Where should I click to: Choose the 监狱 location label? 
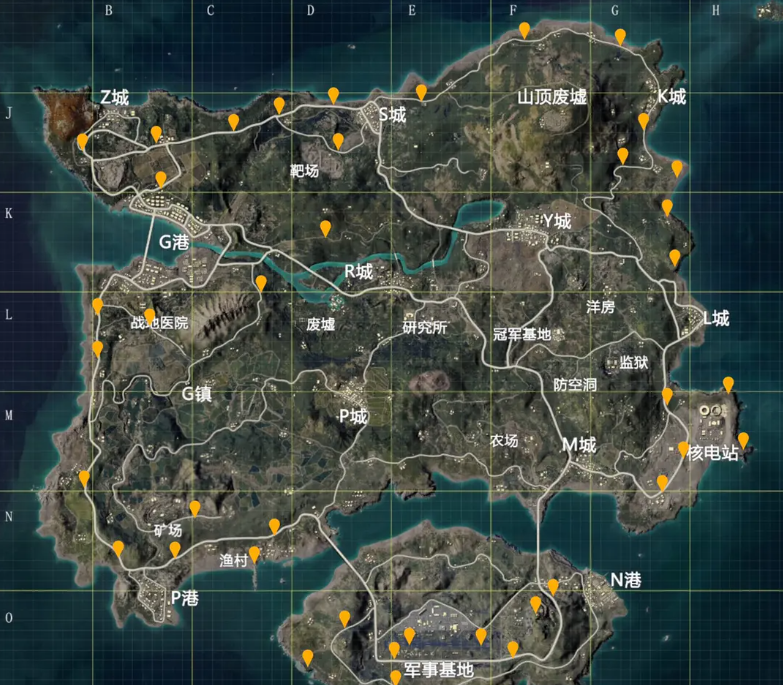tap(634, 362)
